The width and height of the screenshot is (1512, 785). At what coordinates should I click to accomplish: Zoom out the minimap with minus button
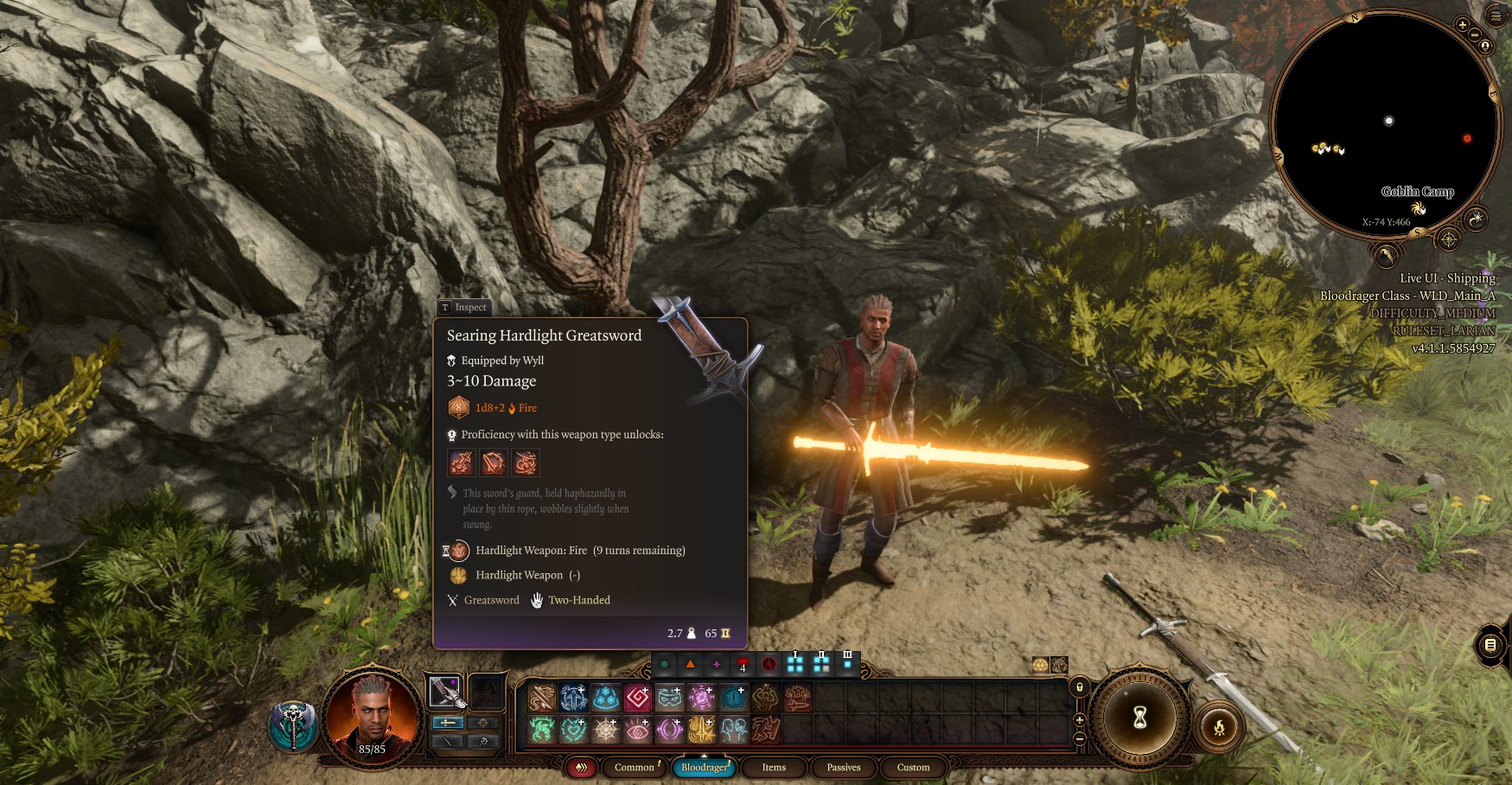(x=1474, y=36)
